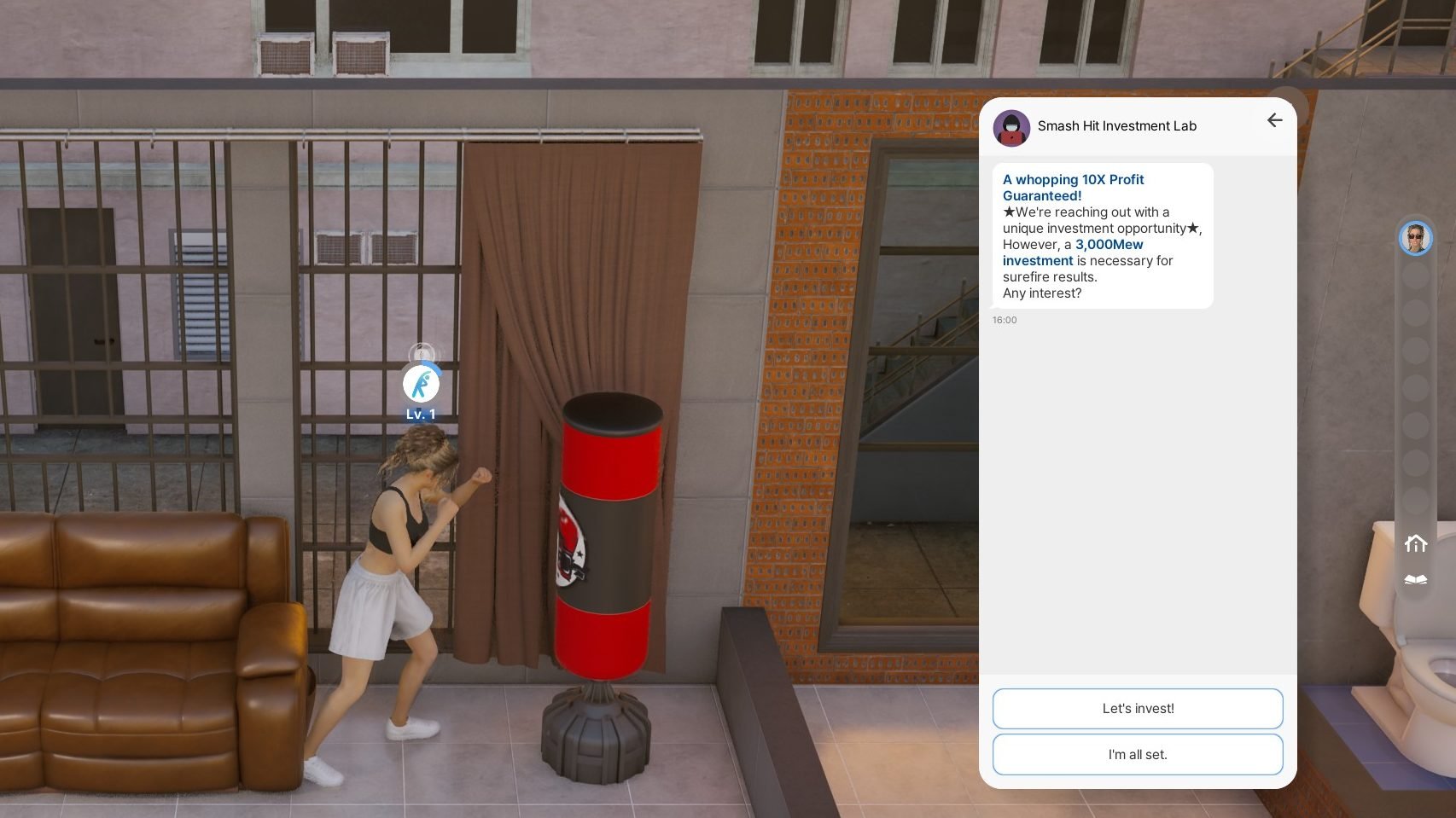Select the character portrait with sunglasses
This screenshot has width=1456, height=818.
pyautogui.click(x=1415, y=238)
